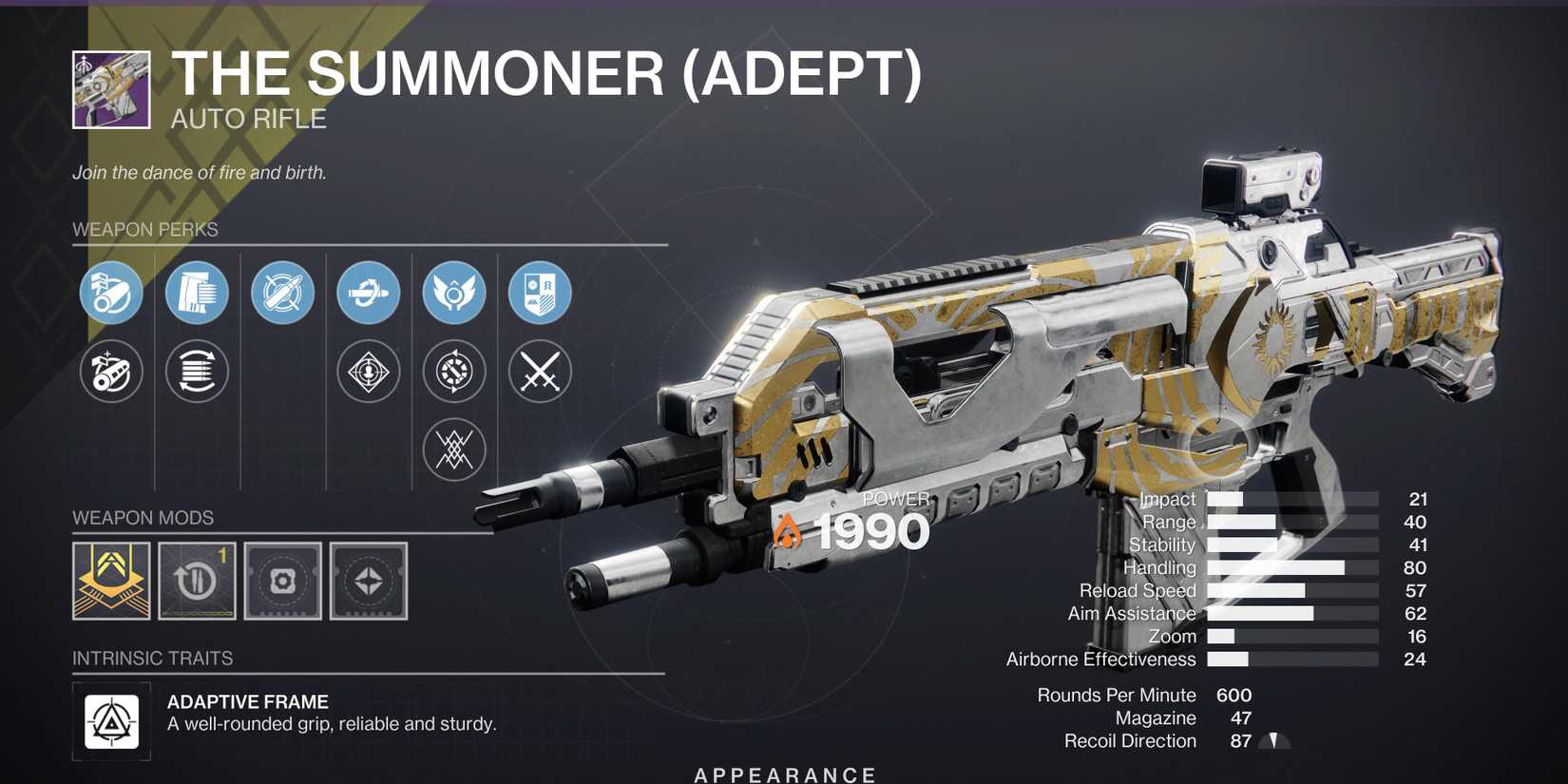Viewport: 1568px width, 784px height.
Task: Select the sparkling barrel perk in the second row
Action: click(110, 371)
